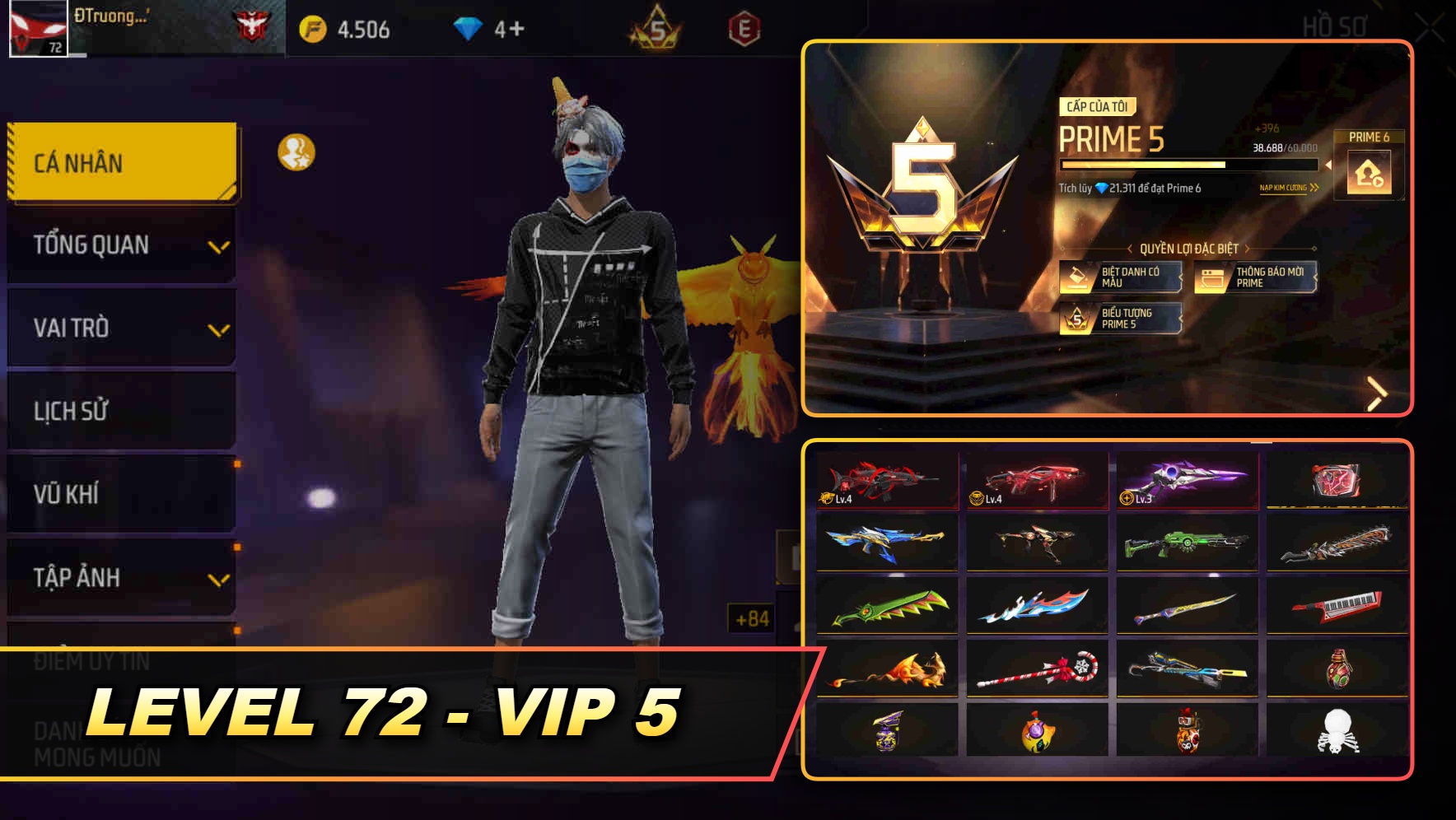
Task: Expand the Tổng Quan section
Action: click(x=121, y=245)
